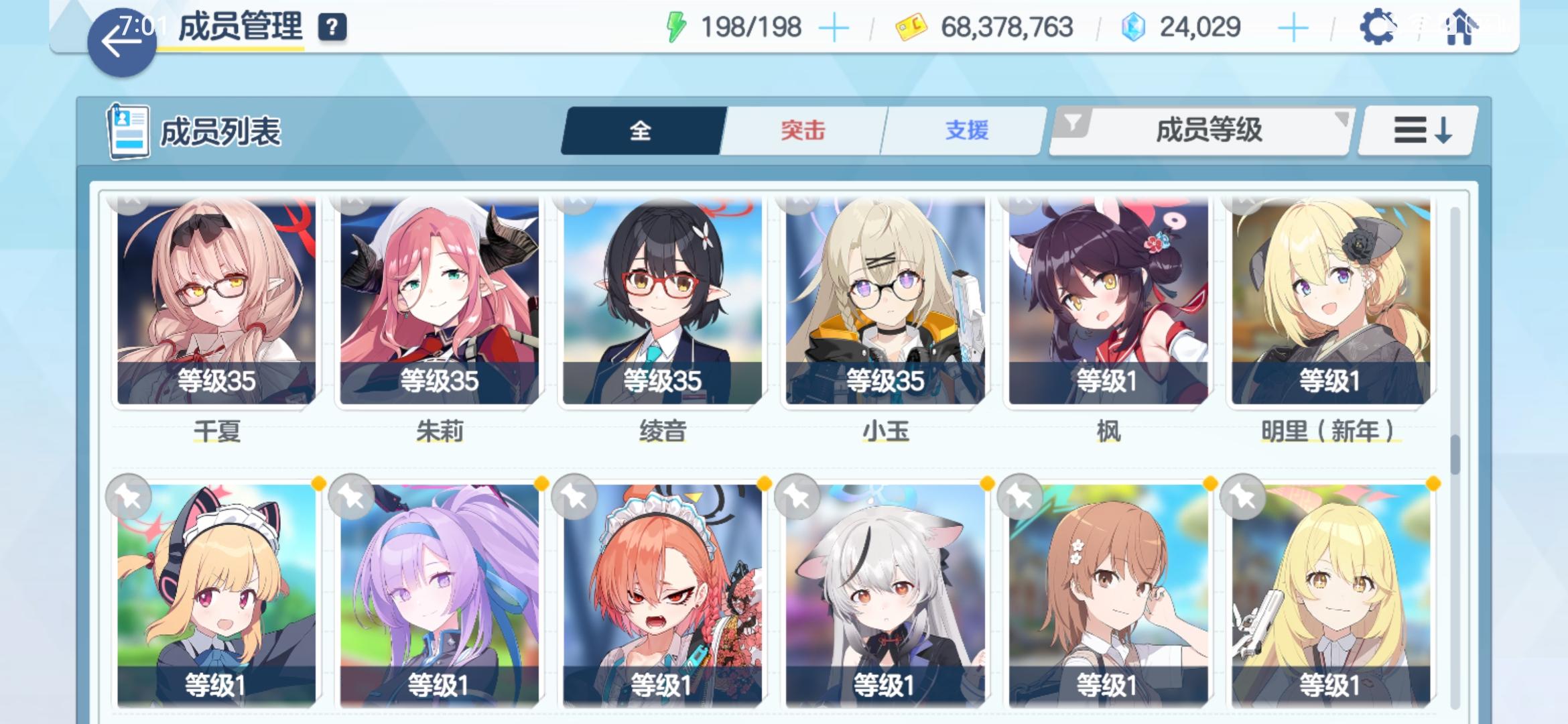Click the member list card icon beside 成员列表
This screenshot has width=1568, height=724.
click(x=130, y=130)
